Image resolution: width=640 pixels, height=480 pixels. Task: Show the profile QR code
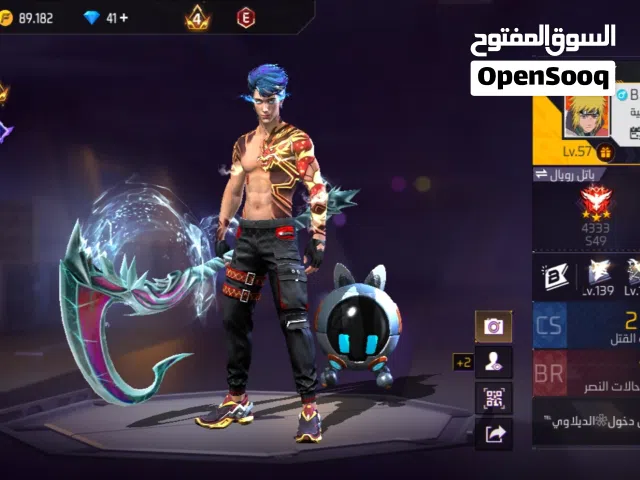click(x=493, y=397)
